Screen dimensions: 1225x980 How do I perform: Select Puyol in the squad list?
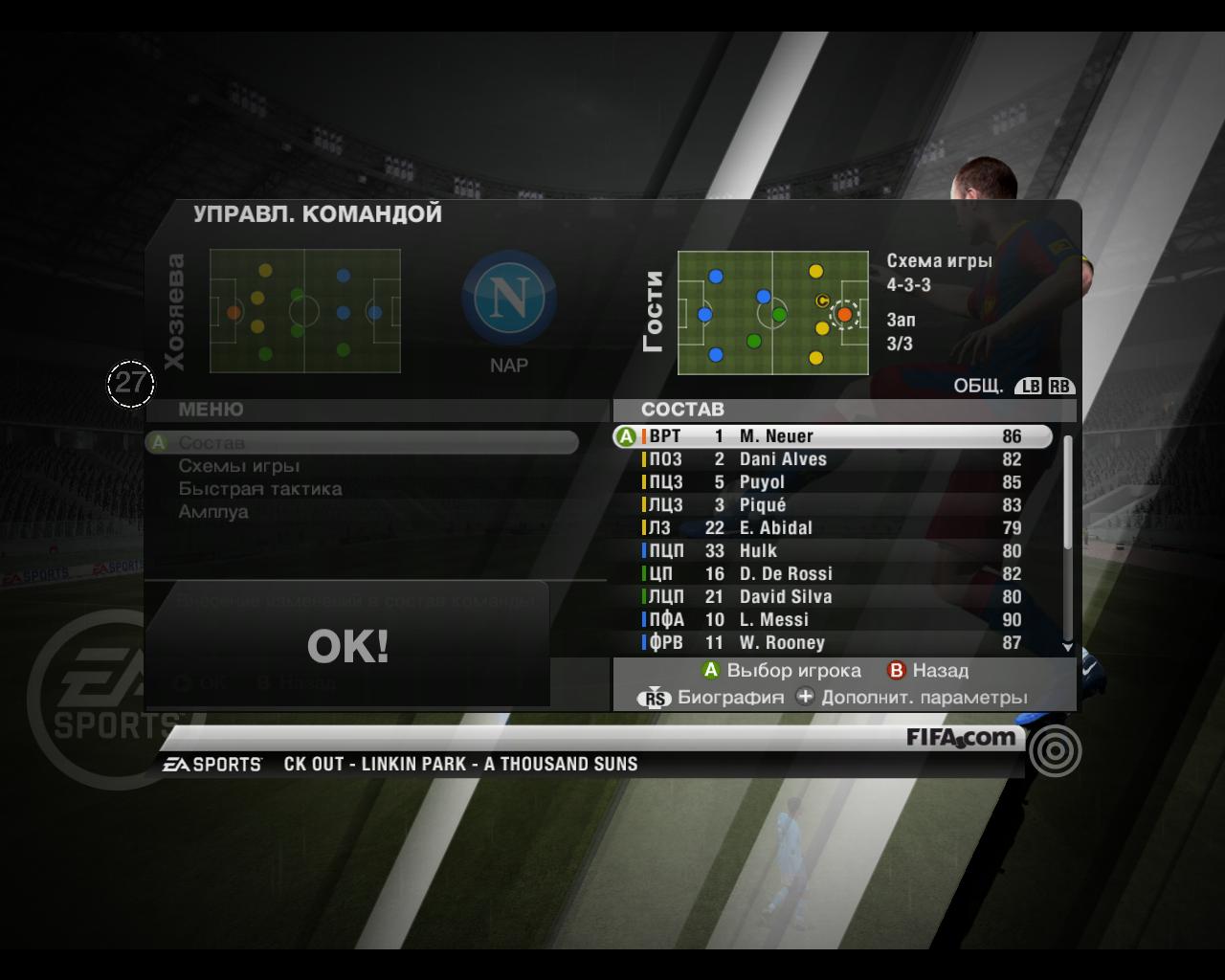[833, 482]
